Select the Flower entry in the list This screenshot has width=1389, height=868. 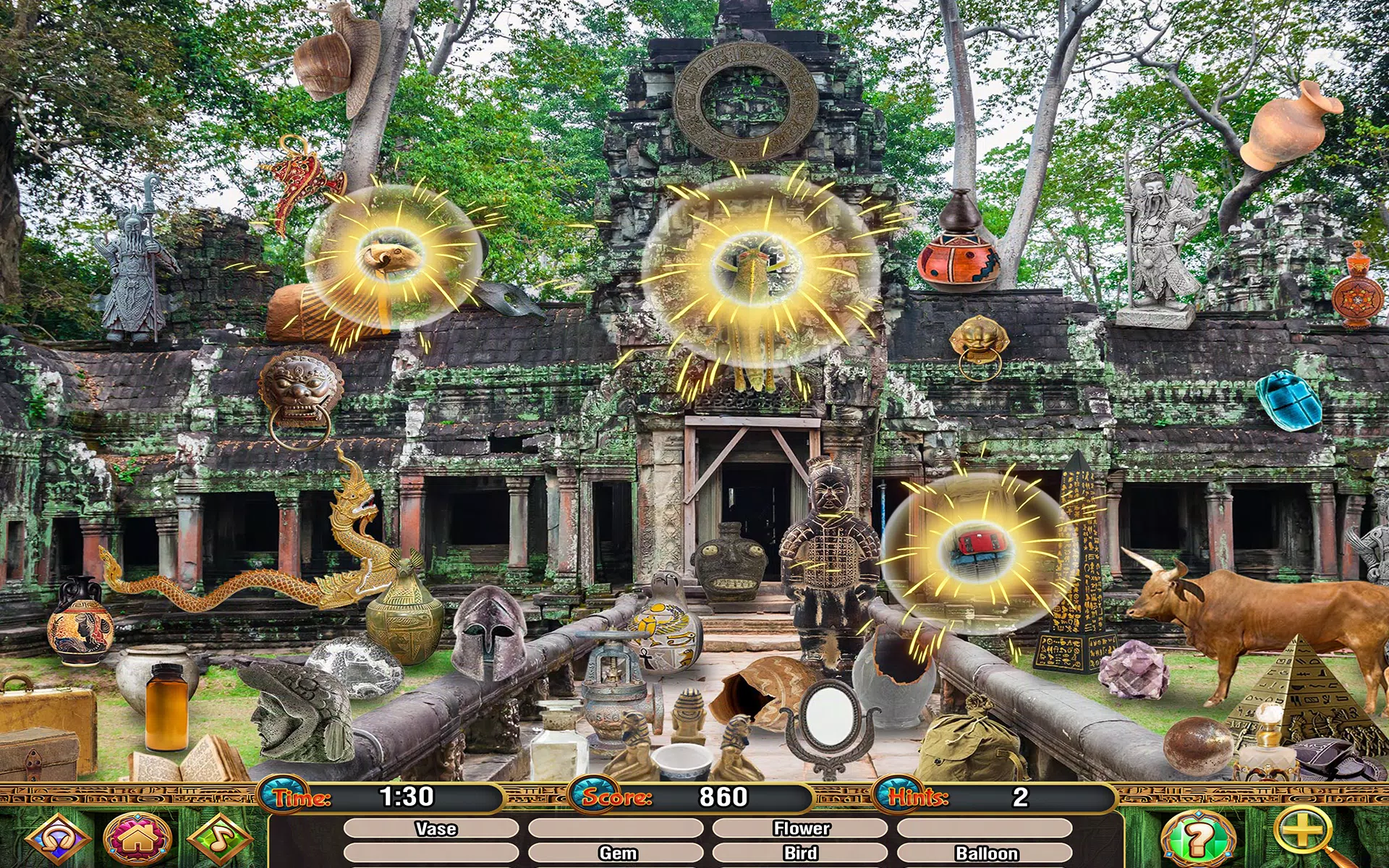pyautogui.click(x=801, y=829)
